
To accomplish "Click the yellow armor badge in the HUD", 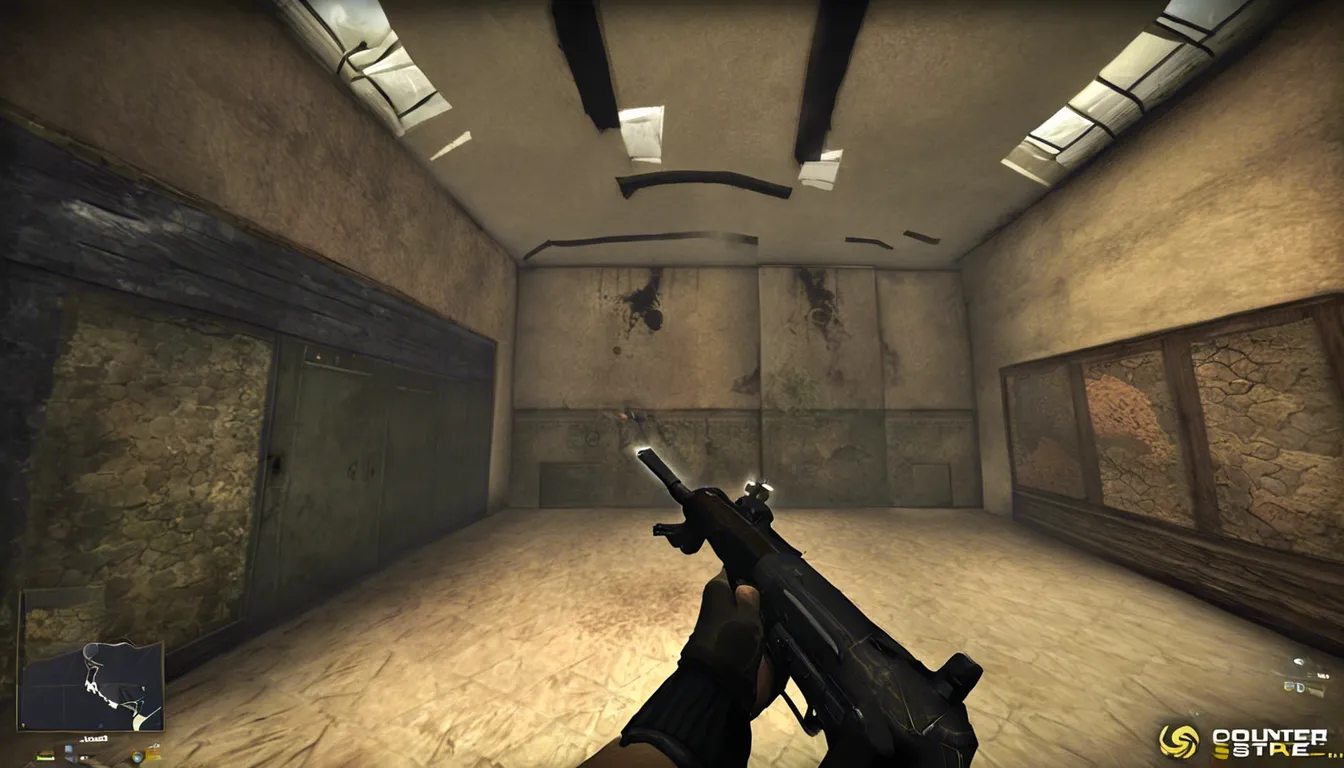I will [153, 752].
